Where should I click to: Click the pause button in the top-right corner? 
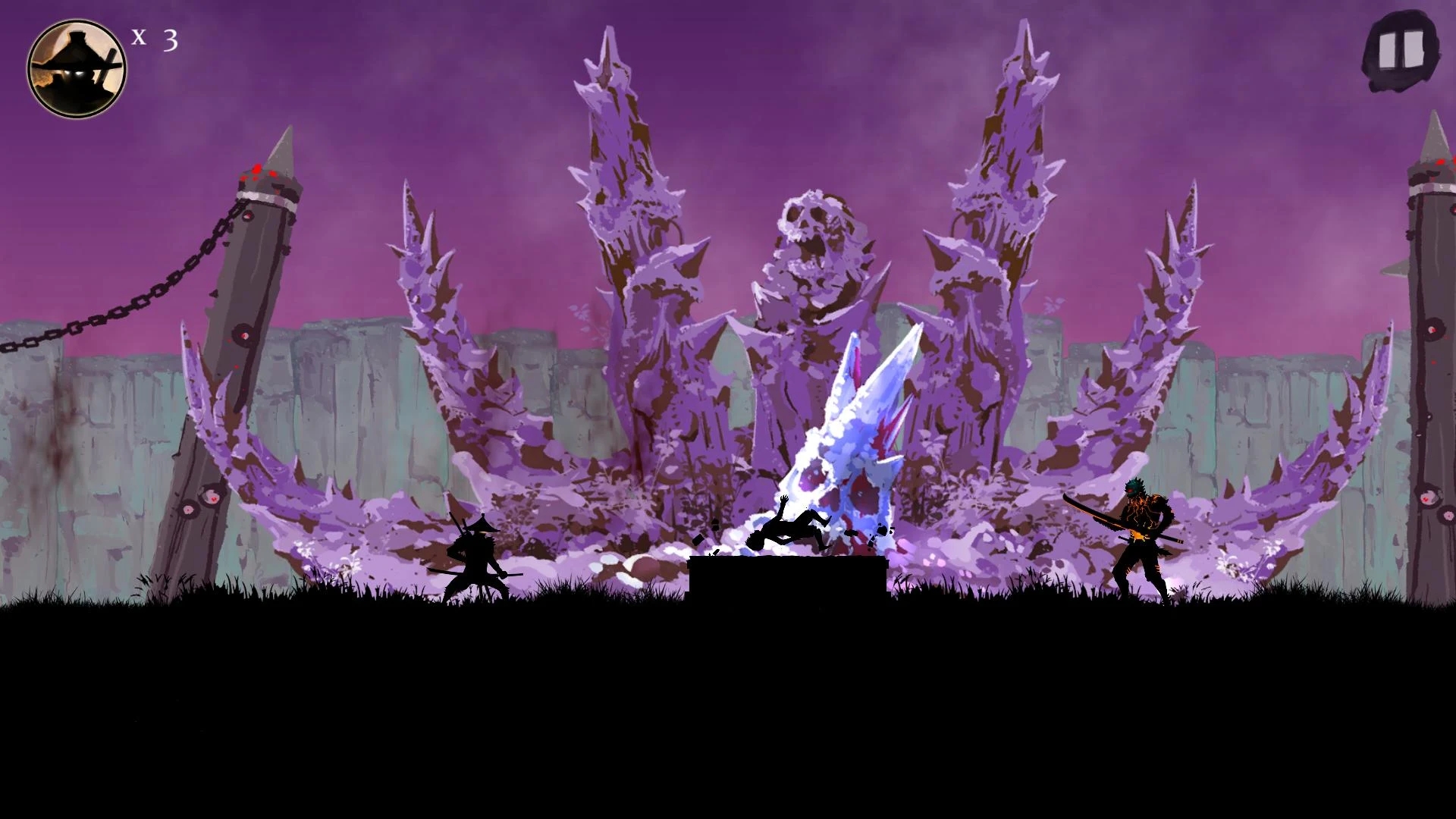coord(1401,49)
